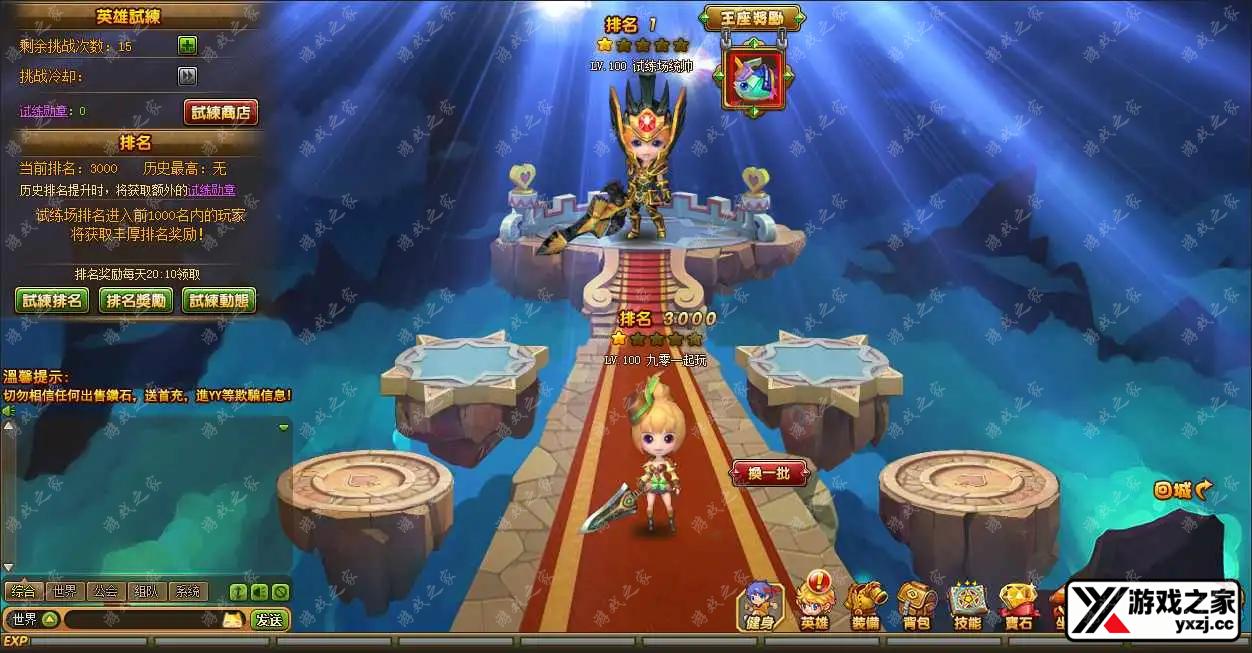Image resolution: width=1252 pixels, height=653 pixels.
Task: Open the 健身 fitness menu
Action: [760, 606]
